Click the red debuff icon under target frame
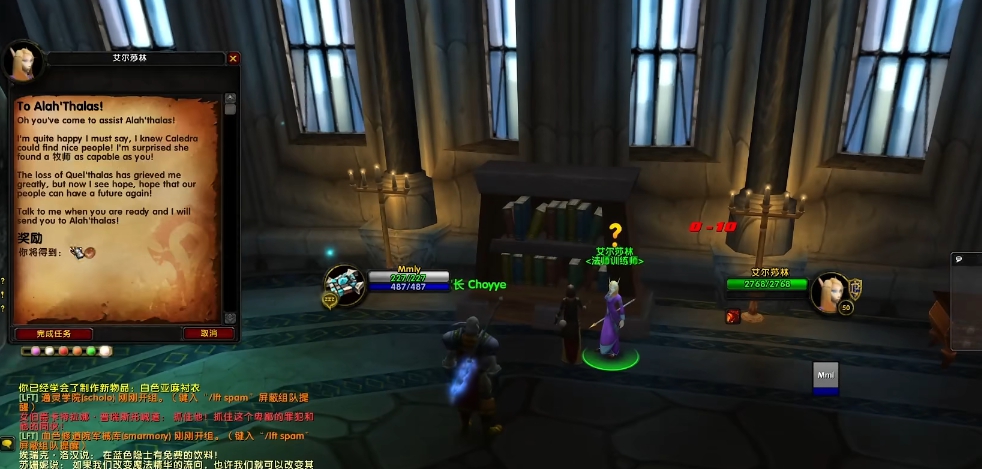This screenshot has width=982, height=469. tap(731, 318)
